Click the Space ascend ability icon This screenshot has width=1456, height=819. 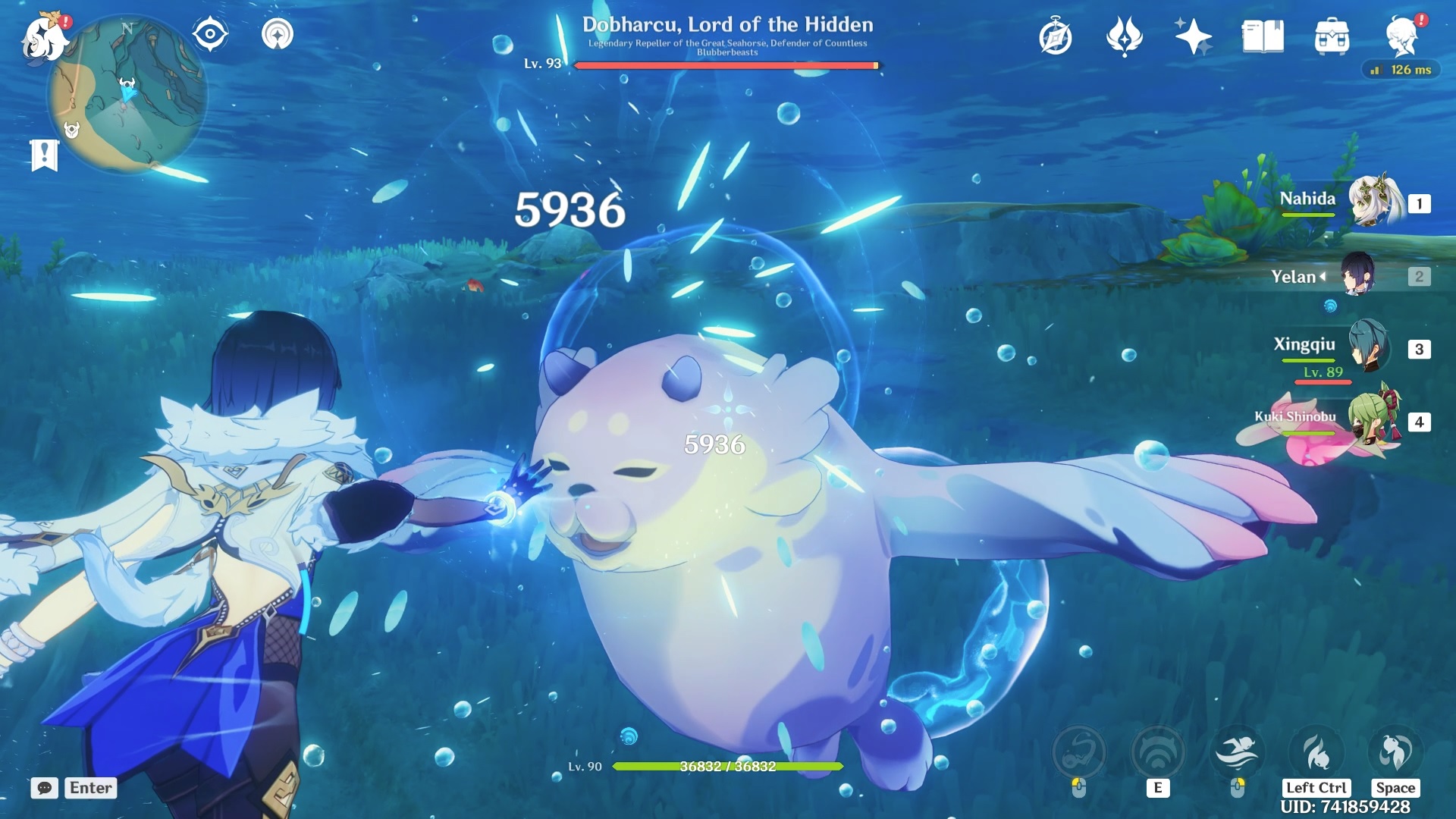pos(1395,753)
